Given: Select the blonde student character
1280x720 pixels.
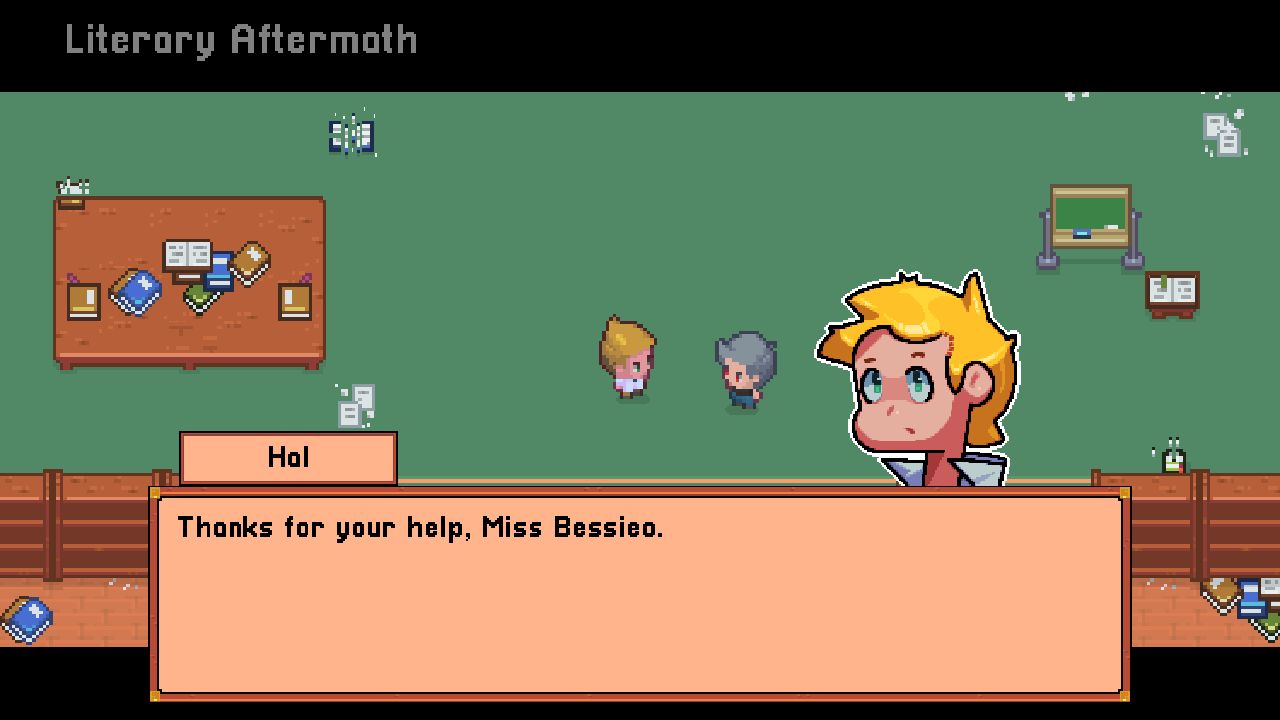Looking at the screenshot, I should (x=627, y=360).
